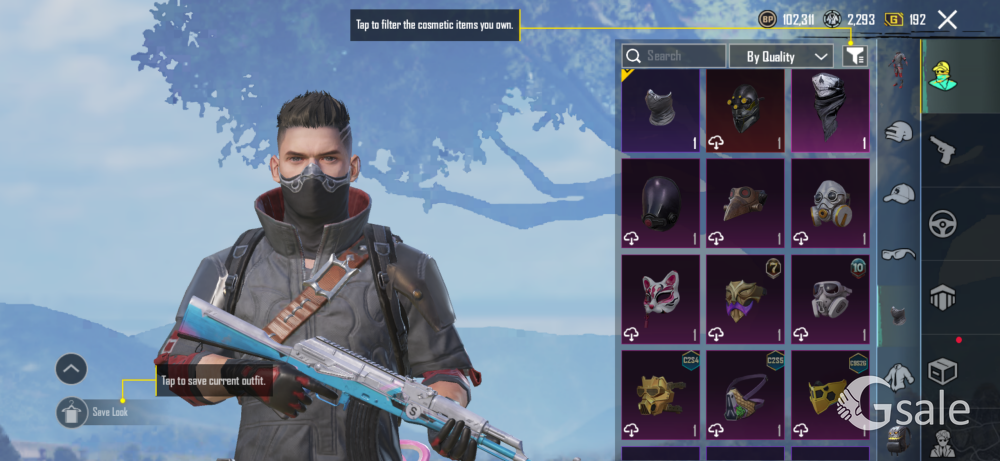Open the cap headwear category

click(x=900, y=192)
